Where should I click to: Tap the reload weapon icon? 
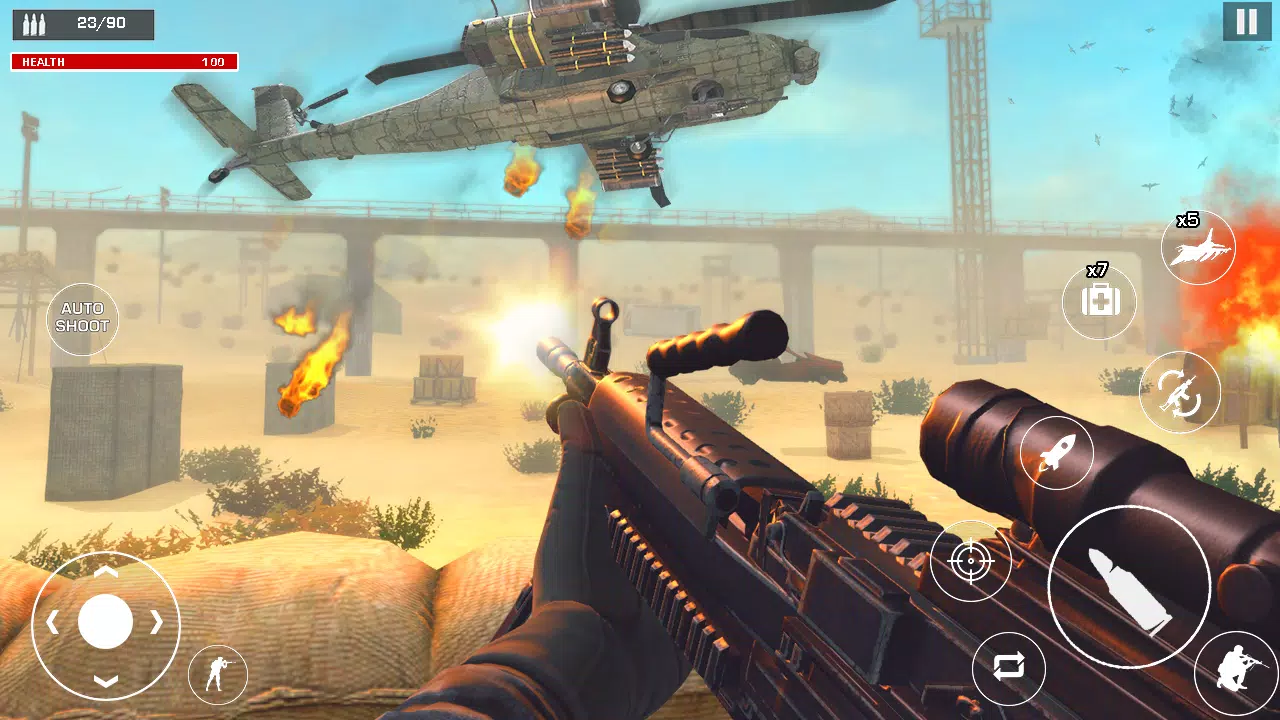[1179, 393]
